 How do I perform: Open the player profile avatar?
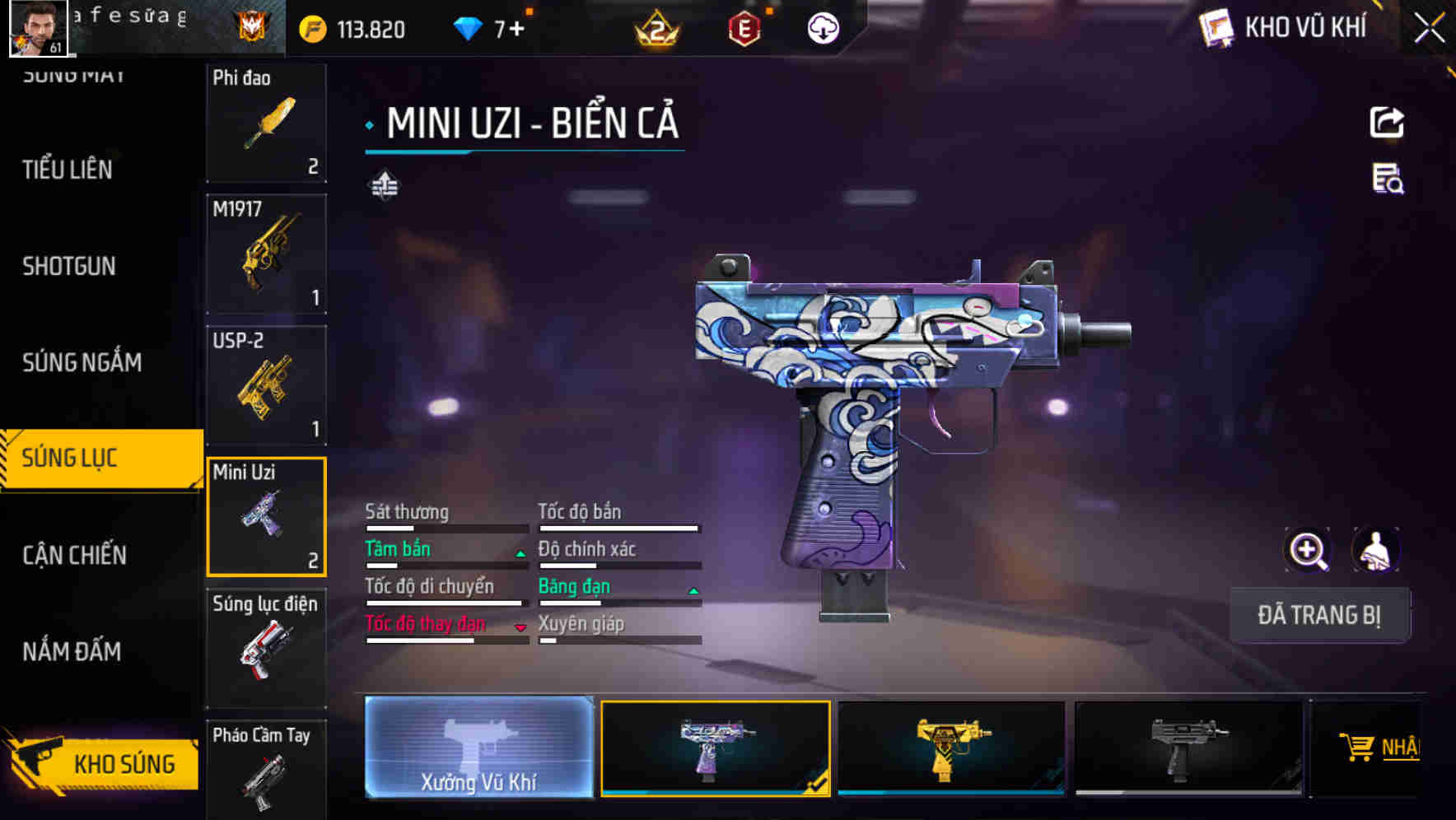click(38, 28)
